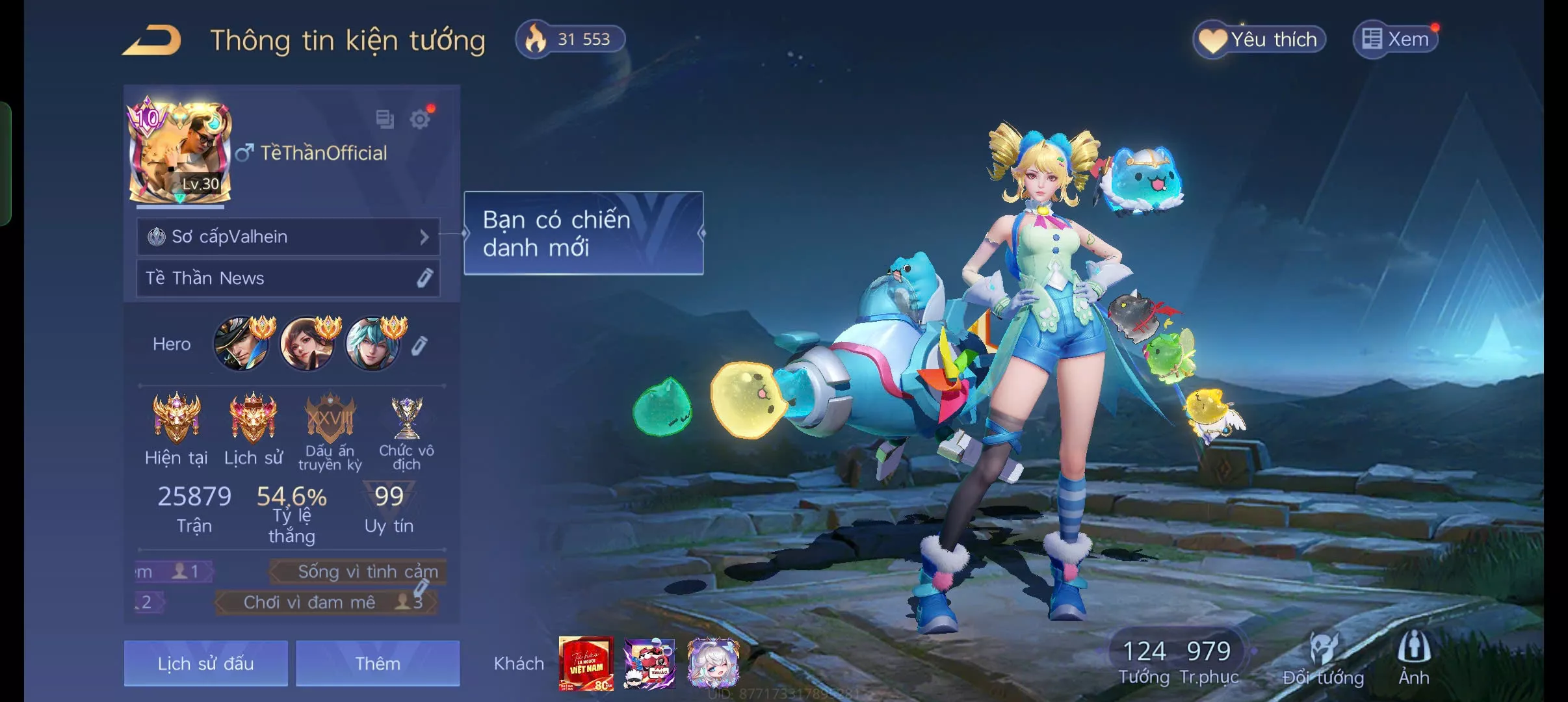Edit the featured Hero list
This screenshot has height=702, width=1568.
click(x=419, y=345)
